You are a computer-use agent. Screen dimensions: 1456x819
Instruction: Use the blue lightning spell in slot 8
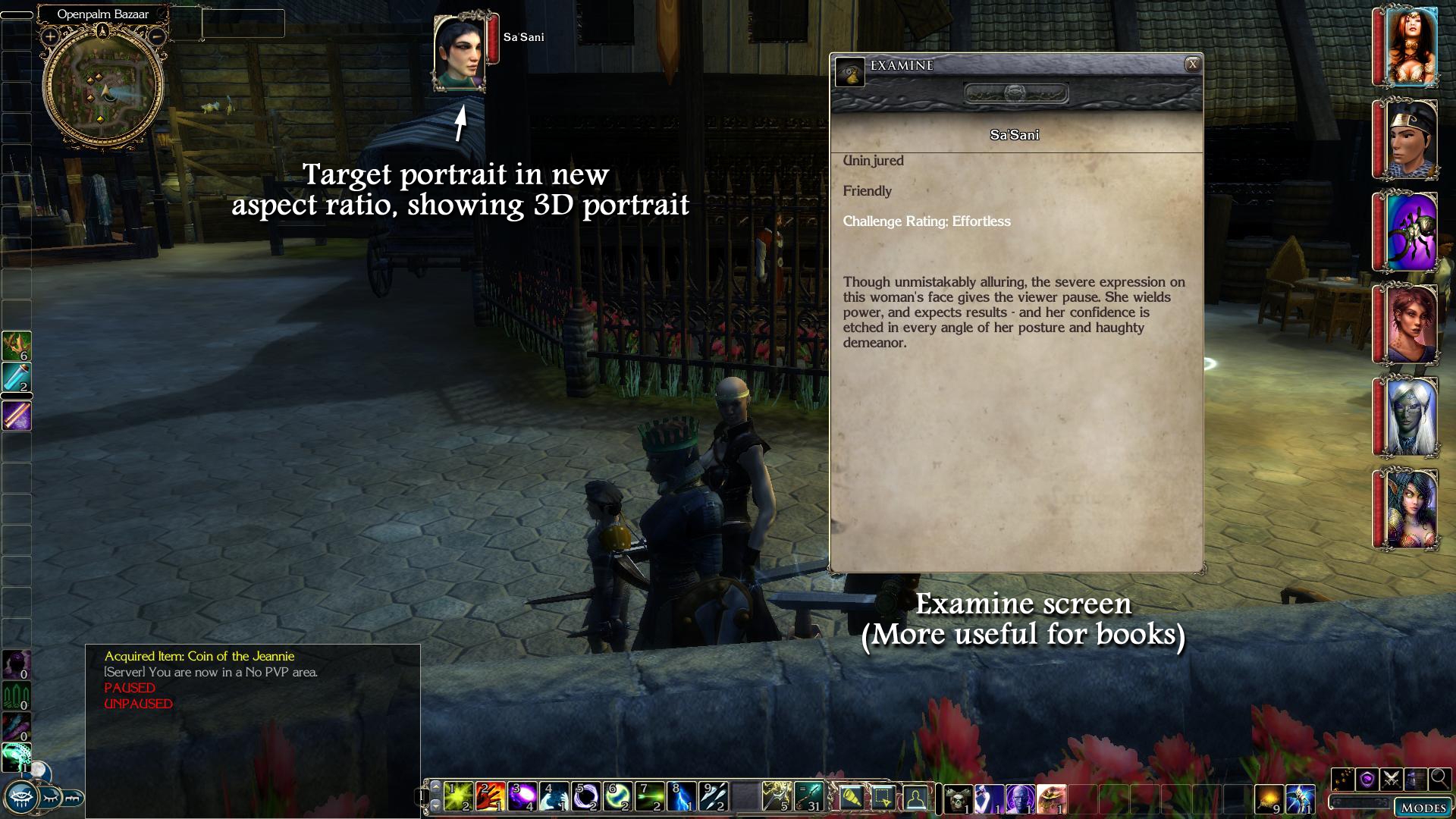(682, 797)
